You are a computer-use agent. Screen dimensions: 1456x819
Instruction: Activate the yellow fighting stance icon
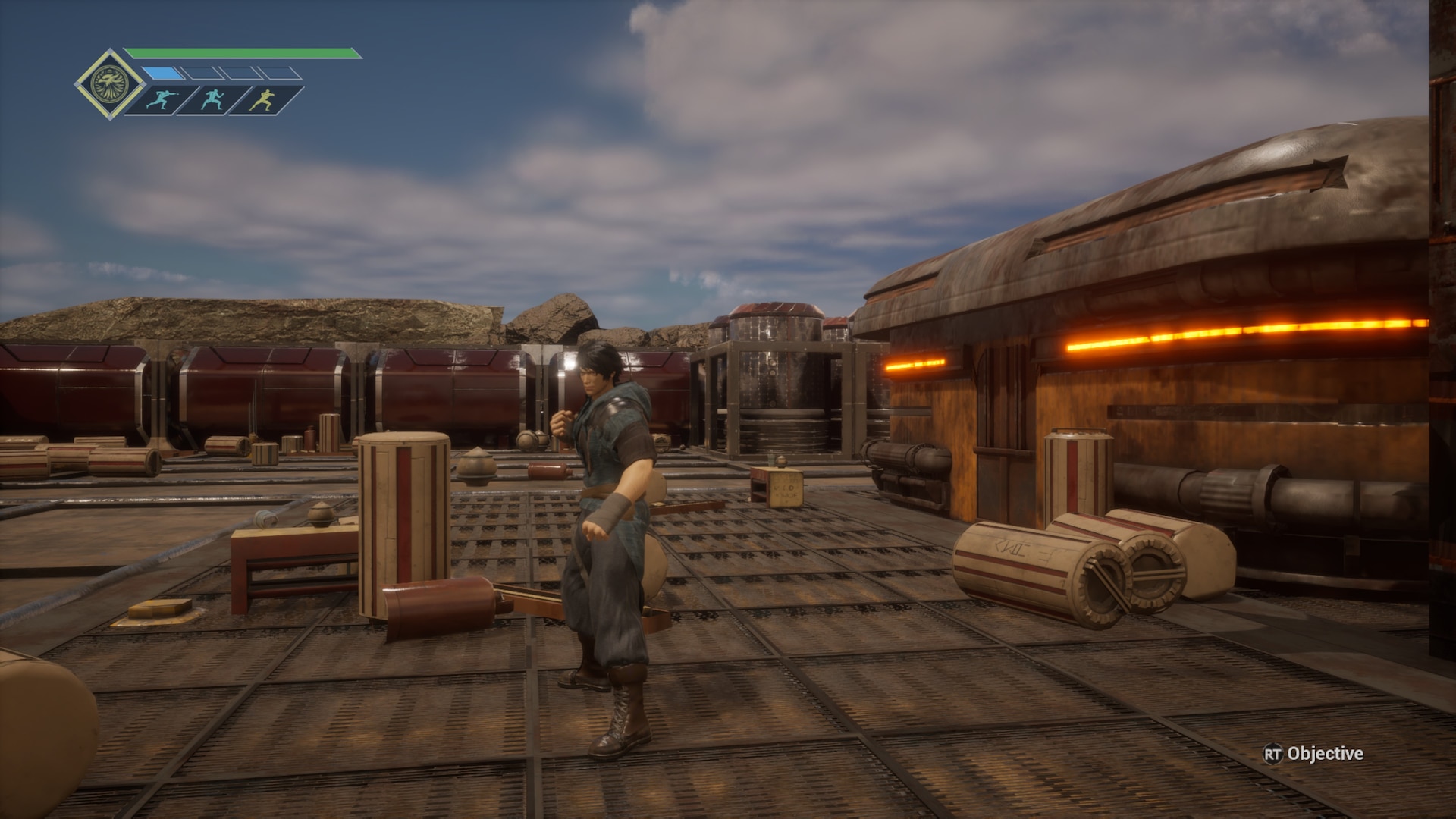click(x=263, y=99)
